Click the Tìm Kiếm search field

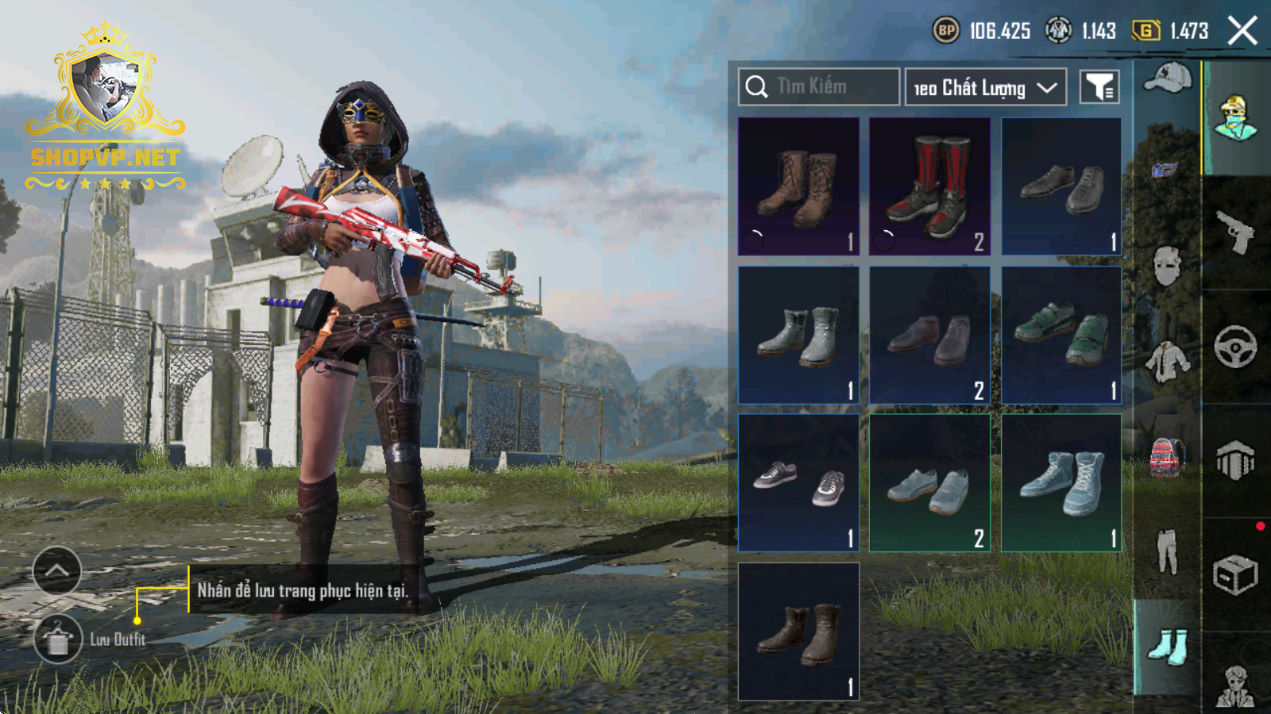[x=819, y=87]
